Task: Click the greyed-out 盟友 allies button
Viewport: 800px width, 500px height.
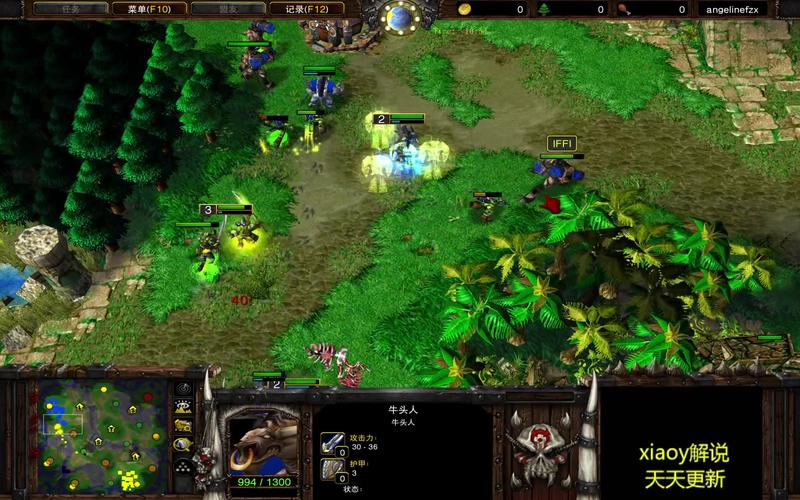Action: 226,9
